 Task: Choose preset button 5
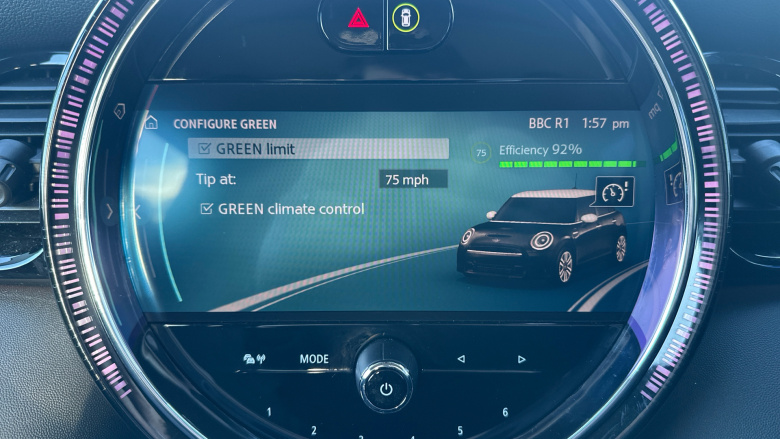460,430
